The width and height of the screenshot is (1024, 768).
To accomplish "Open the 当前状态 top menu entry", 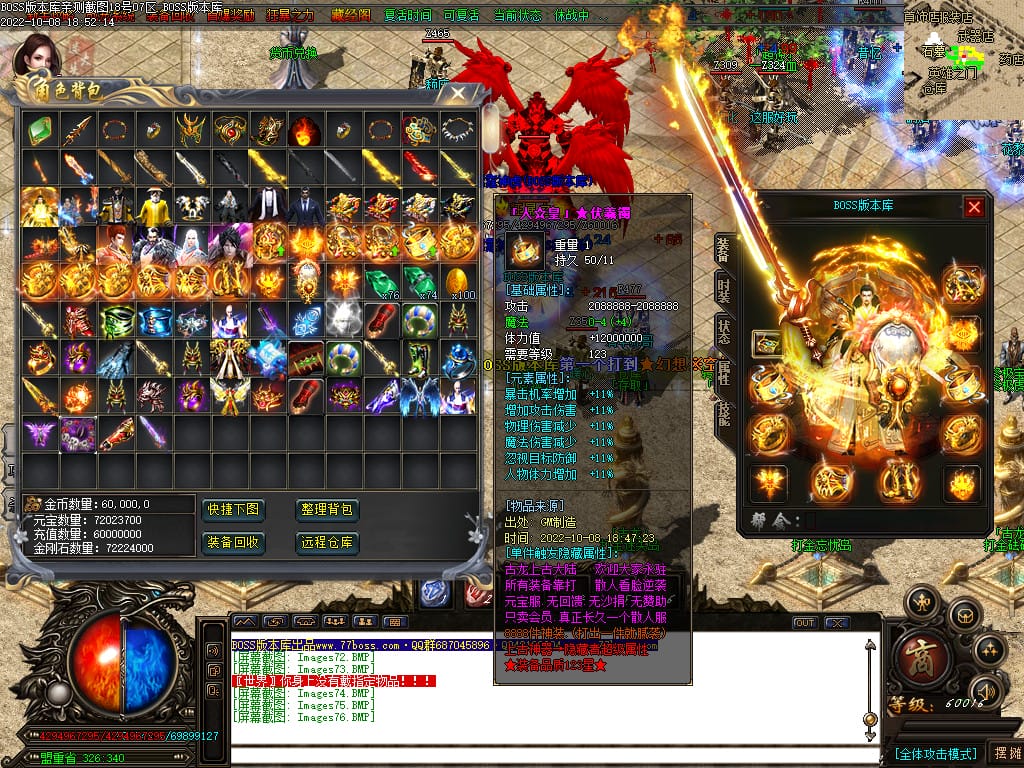I will pyautogui.click(x=518, y=16).
